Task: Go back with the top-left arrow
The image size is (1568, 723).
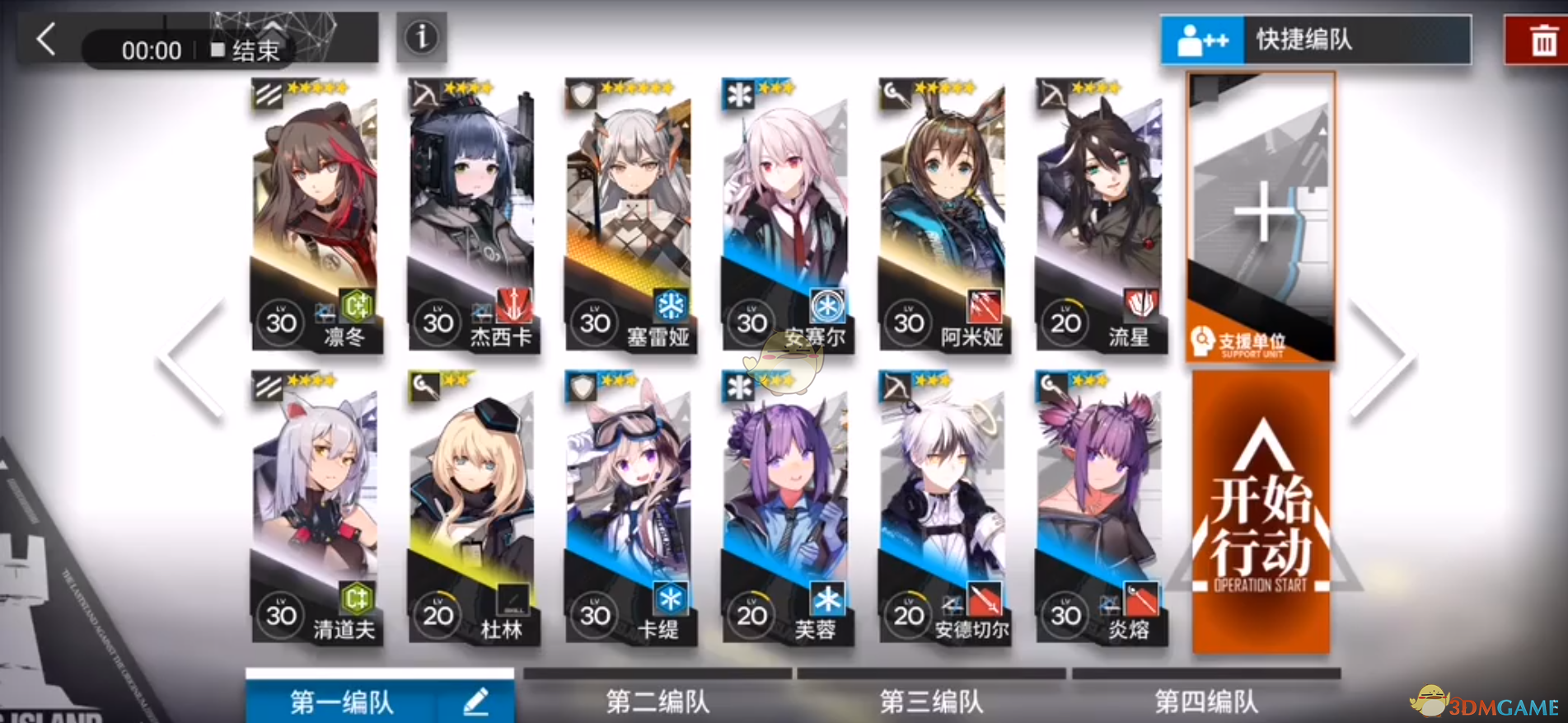Action: (x=47, y=39)
